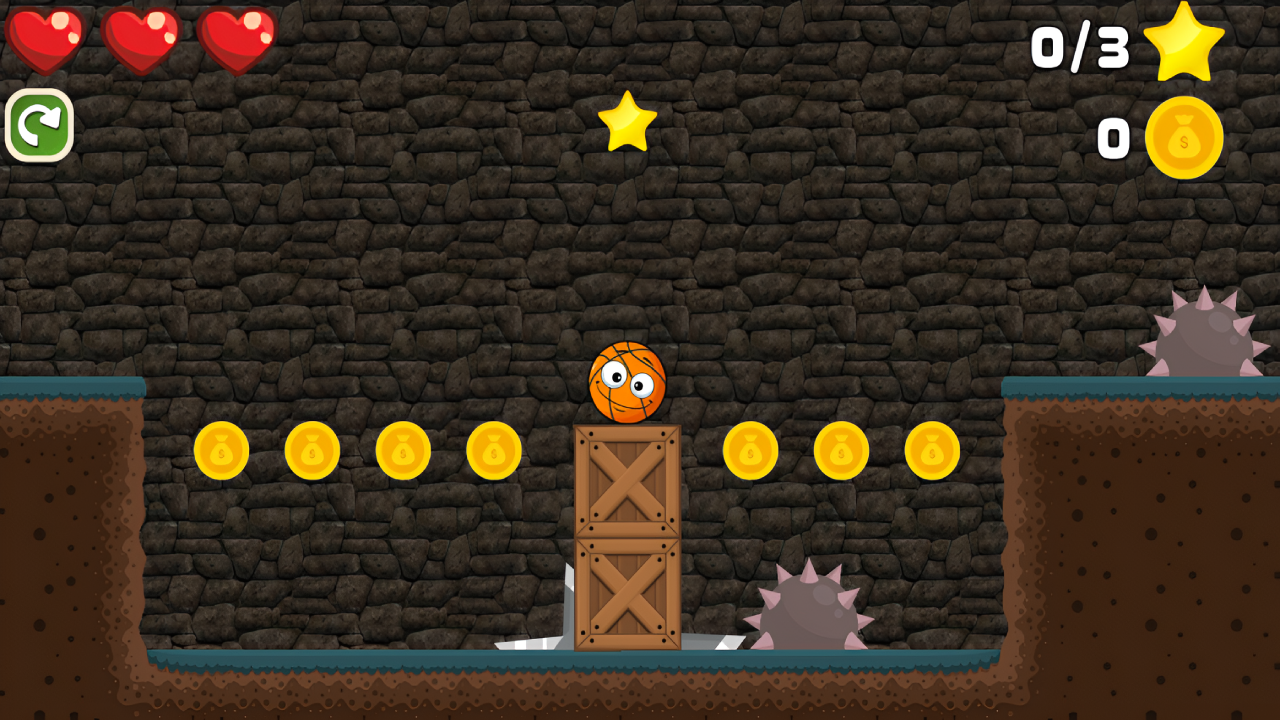Click the second coin from the left
Screen dimensions: 1280x720
(x=314, y=450)
